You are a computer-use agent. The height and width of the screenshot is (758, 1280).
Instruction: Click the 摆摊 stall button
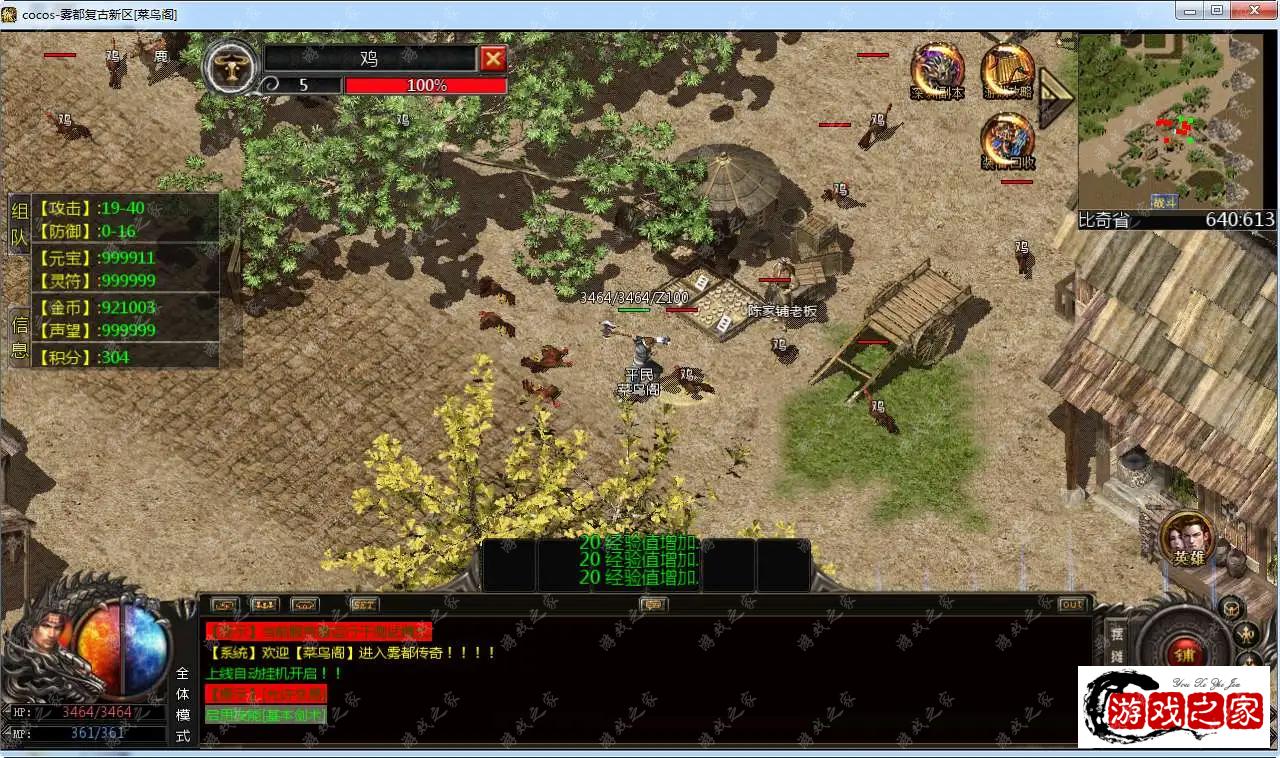pyautogui.click(x=1116, y=644)
